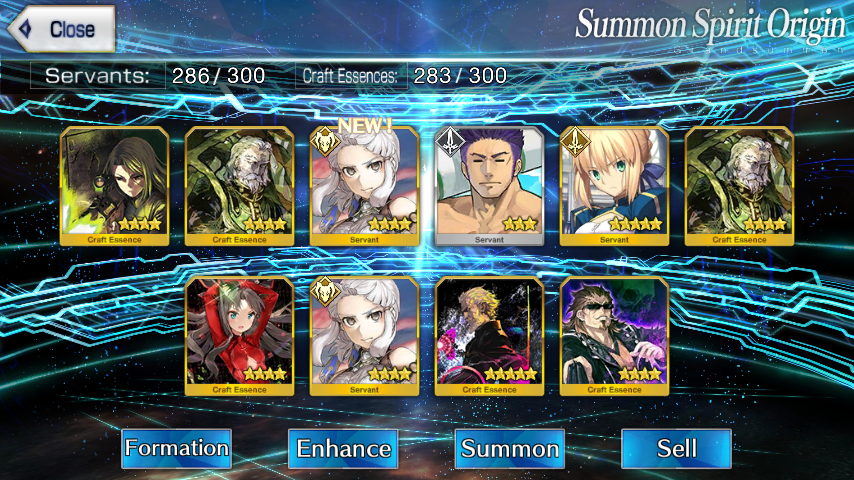This screenshot has width=854, height=480.
Task: Choose the Sell option
Action: tap(676, 449)
